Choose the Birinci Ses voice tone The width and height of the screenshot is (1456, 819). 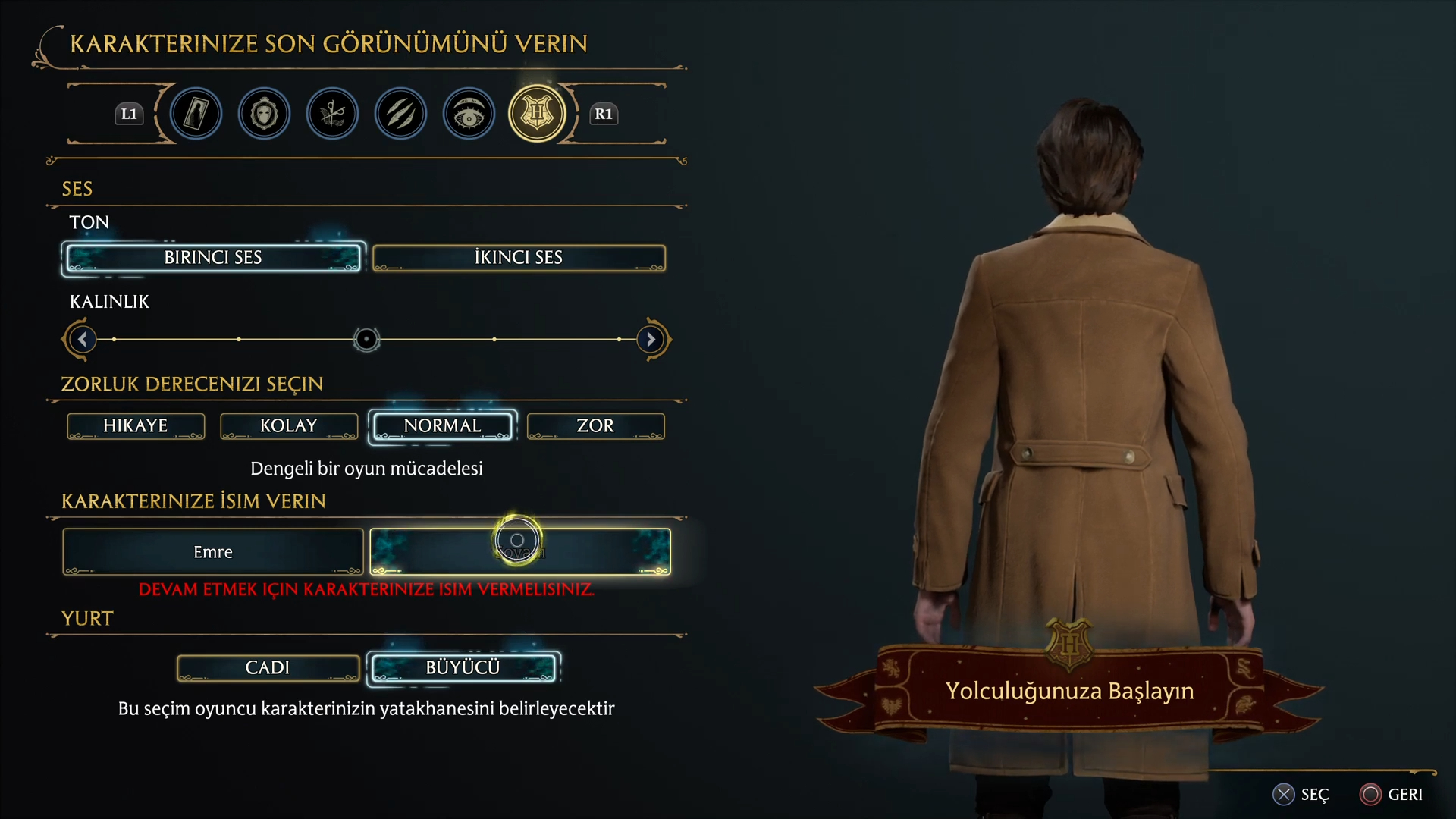(213, 258)
